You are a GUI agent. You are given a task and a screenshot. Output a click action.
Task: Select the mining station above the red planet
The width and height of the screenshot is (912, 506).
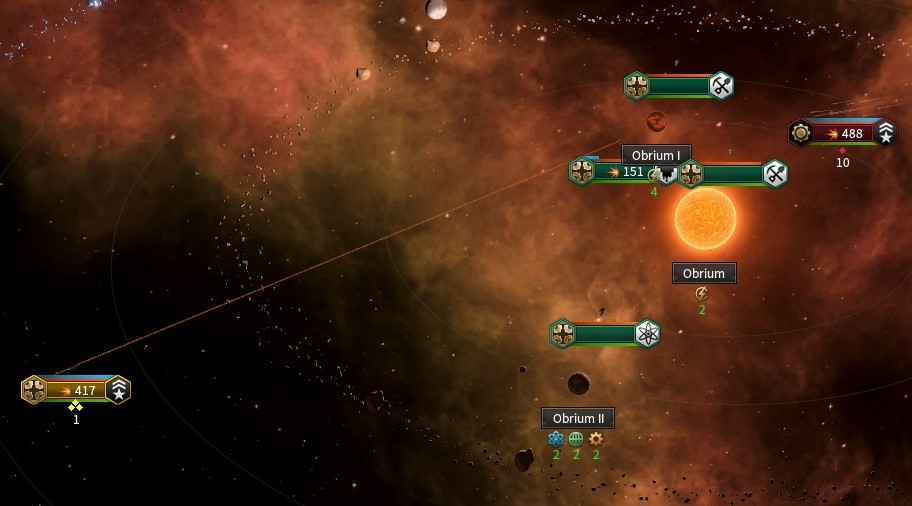pos(680,86)
